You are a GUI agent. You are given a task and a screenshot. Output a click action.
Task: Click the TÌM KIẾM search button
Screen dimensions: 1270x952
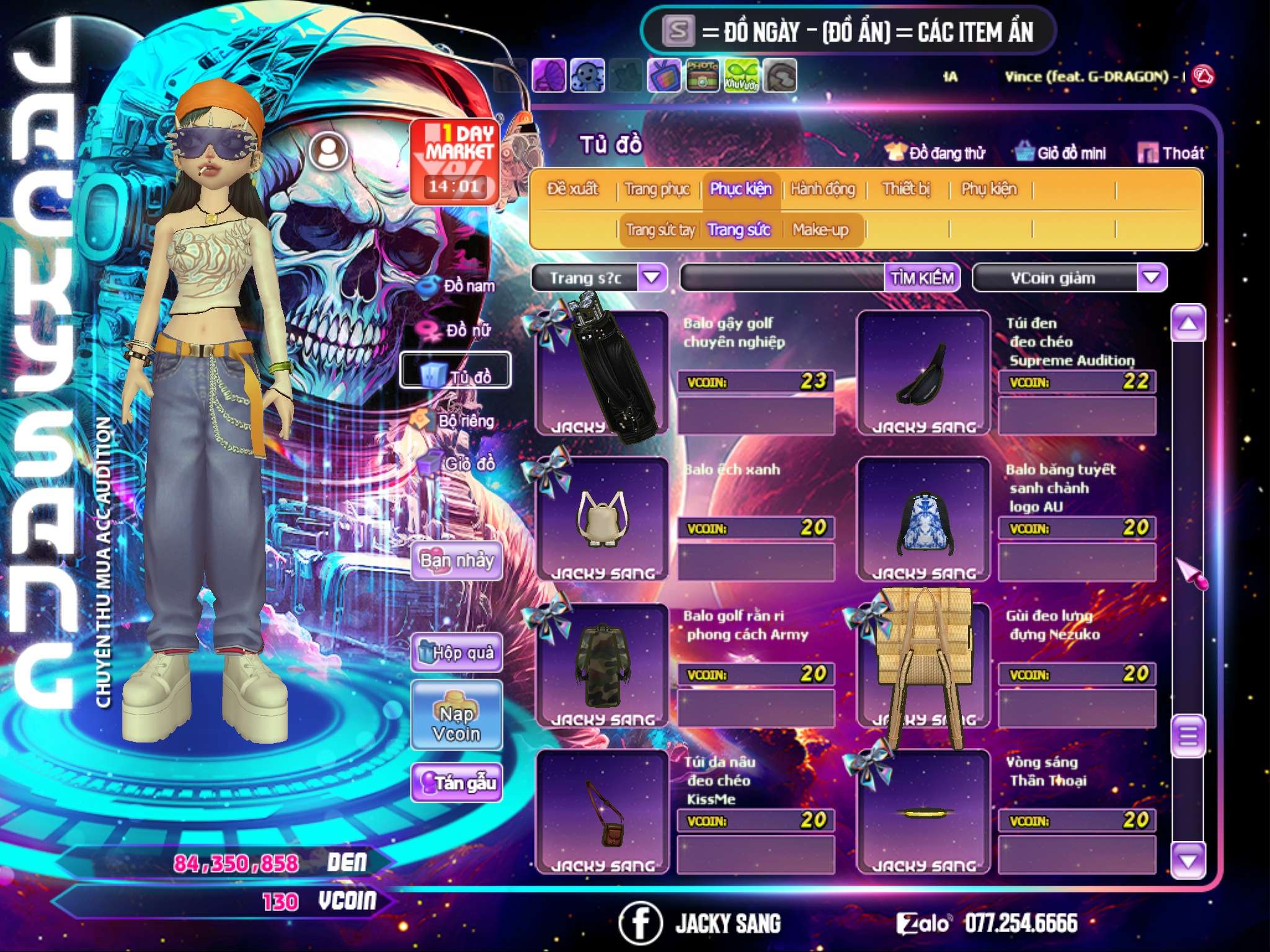click(921, 278)
